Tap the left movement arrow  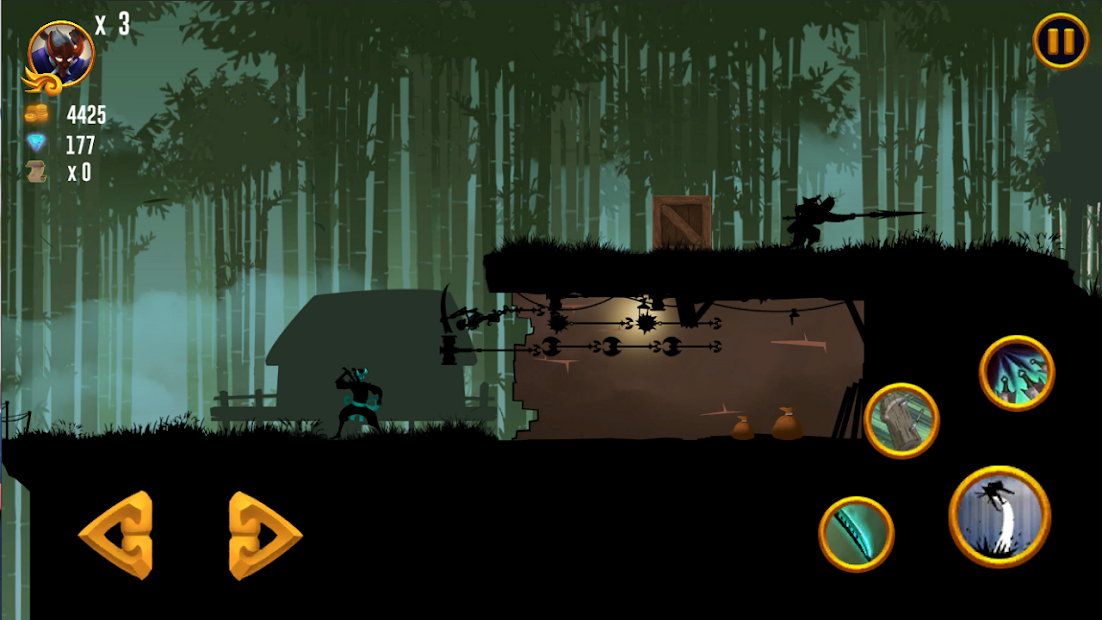point(116,535)
